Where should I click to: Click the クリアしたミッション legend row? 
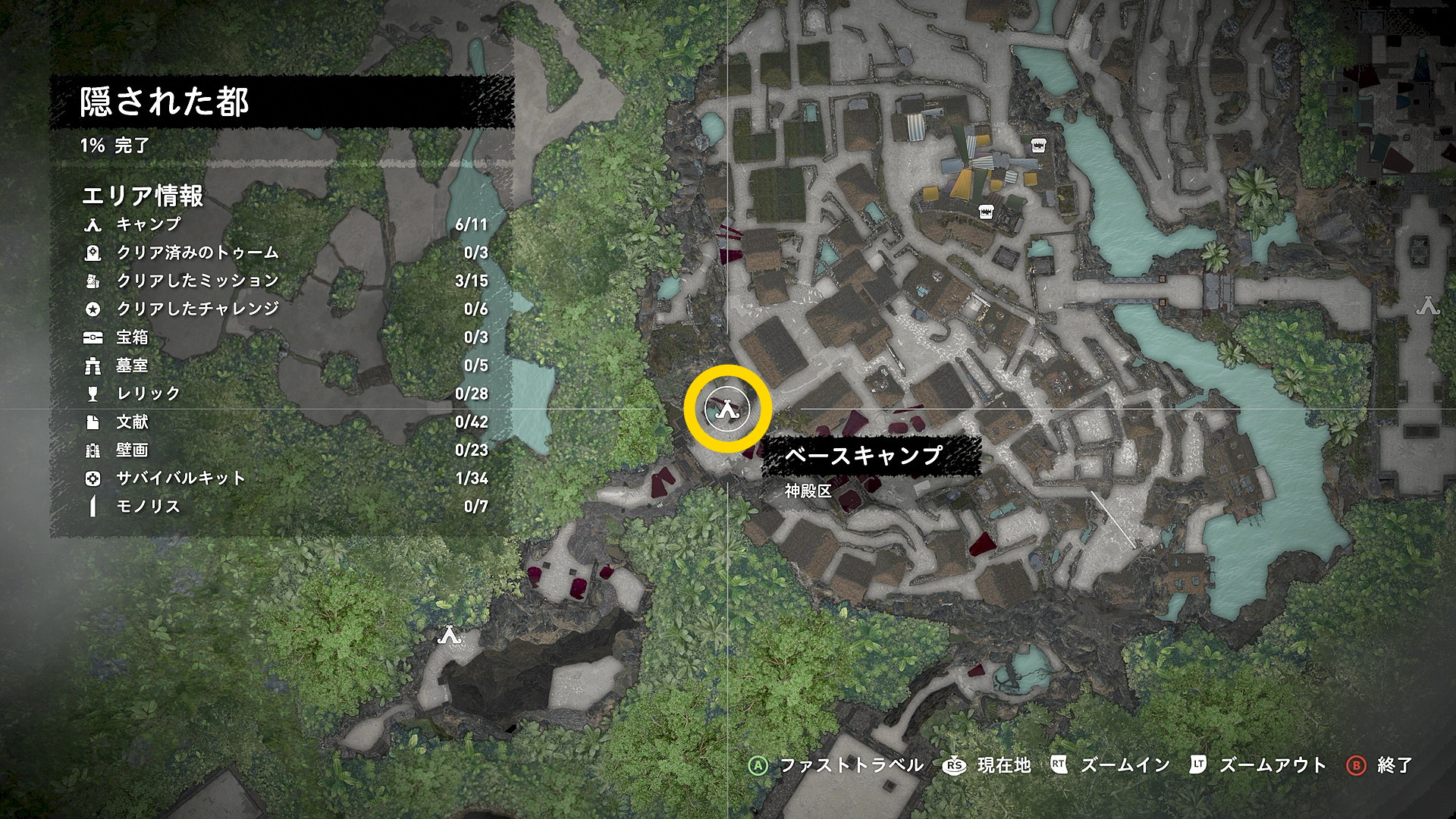(x=197, y=281)
